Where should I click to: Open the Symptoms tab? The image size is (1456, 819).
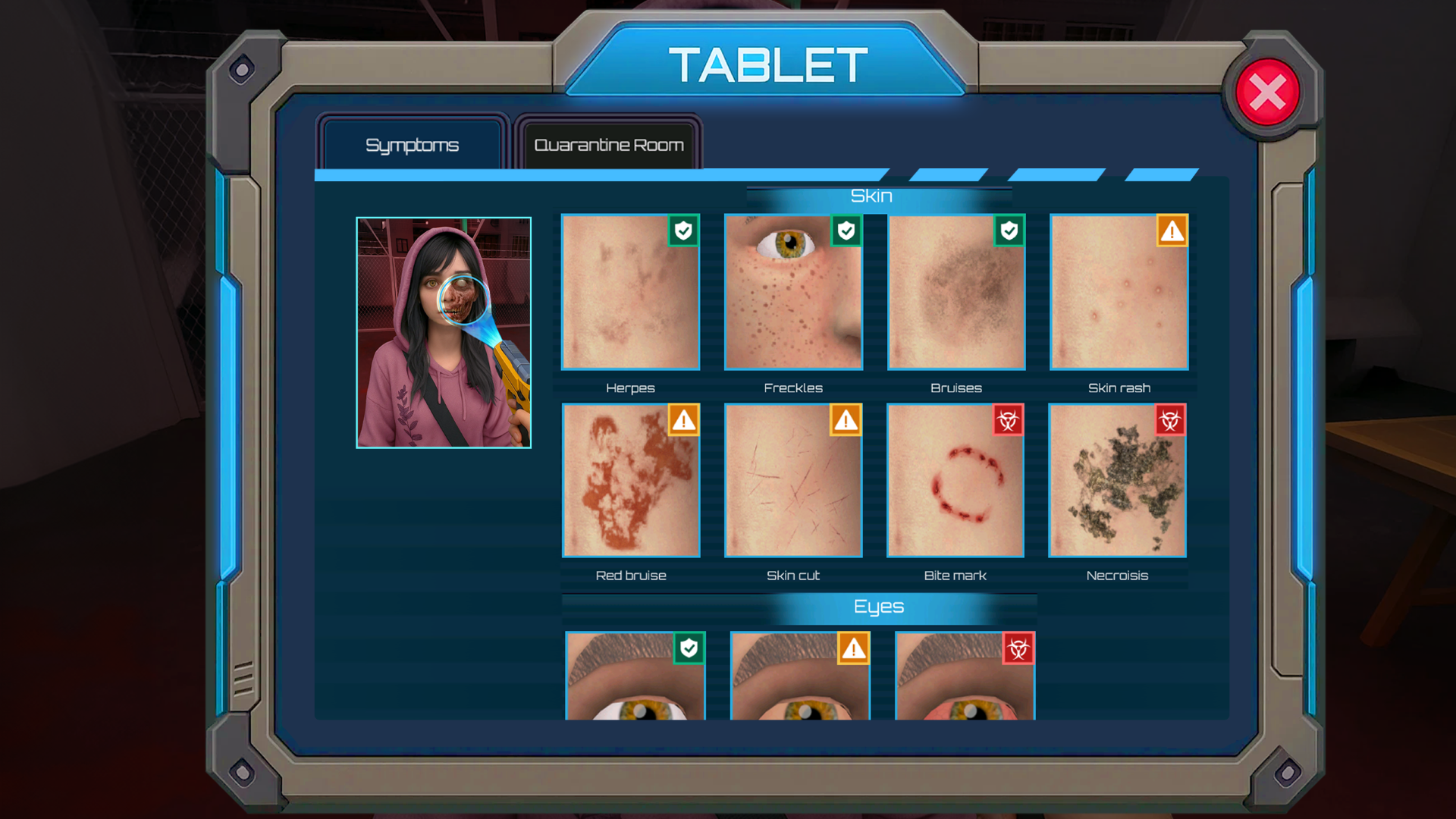click(413, 145)
